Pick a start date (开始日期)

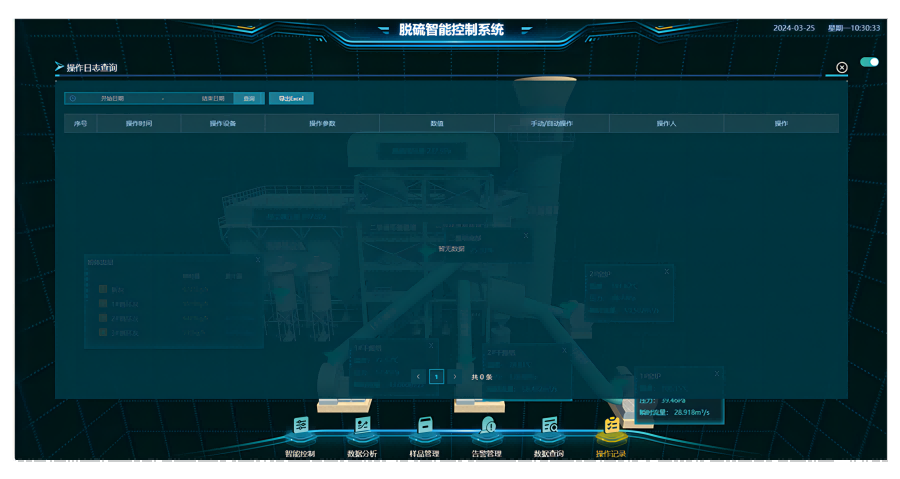112,98
